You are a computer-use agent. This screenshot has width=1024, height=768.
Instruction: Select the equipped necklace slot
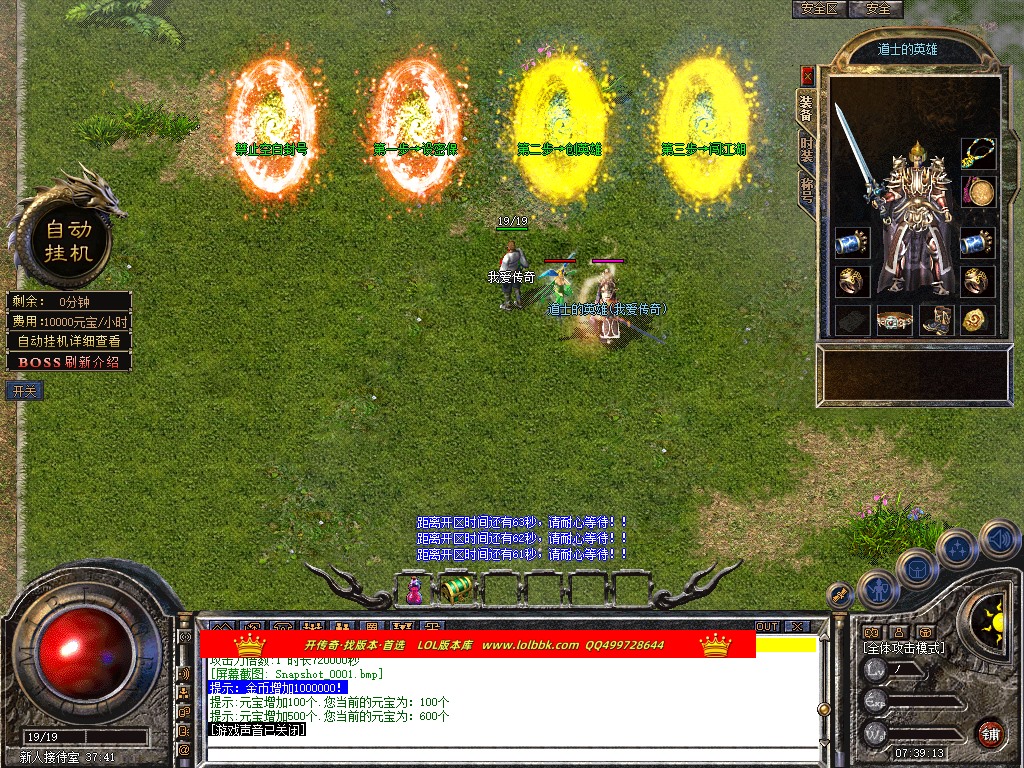[x=977, y=153]
